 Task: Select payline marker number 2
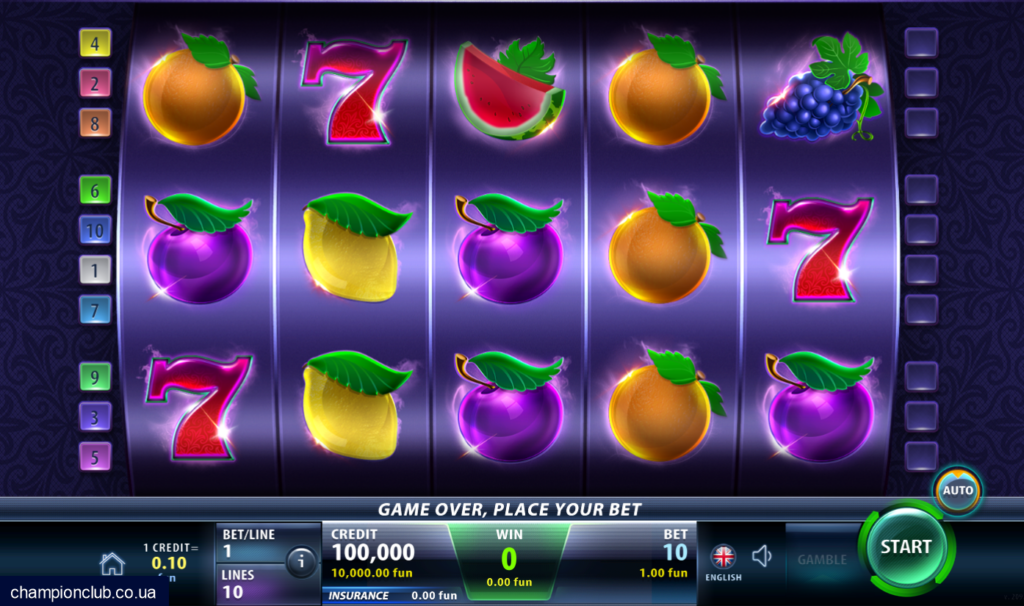click(x=95, y=83)
